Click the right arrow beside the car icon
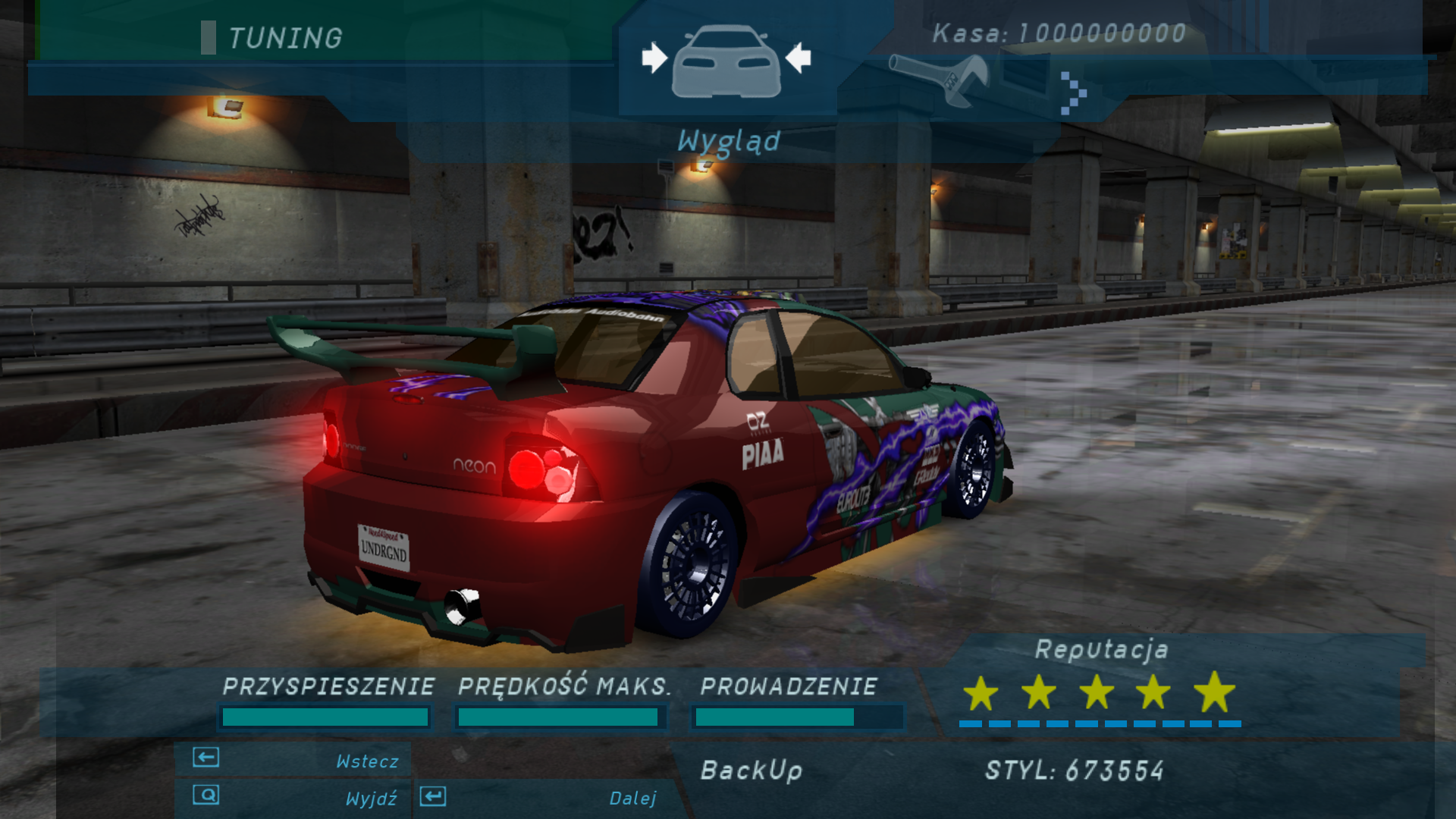 (798, 58)
